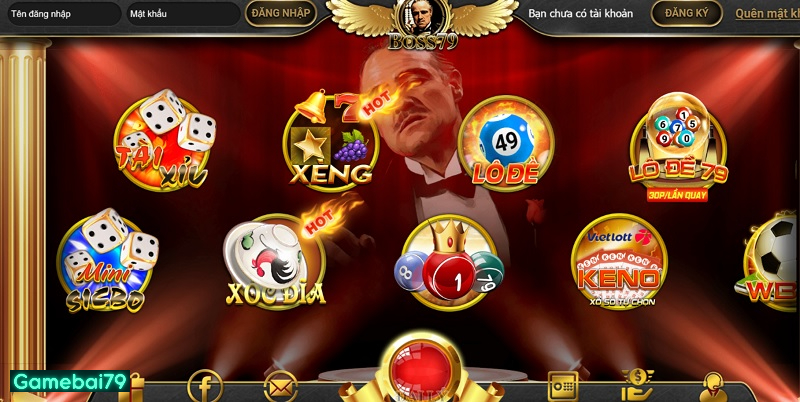This screenshot has width=800, height=402.
Task: Log in with the Đăng Nhập button
Action: 281,13
